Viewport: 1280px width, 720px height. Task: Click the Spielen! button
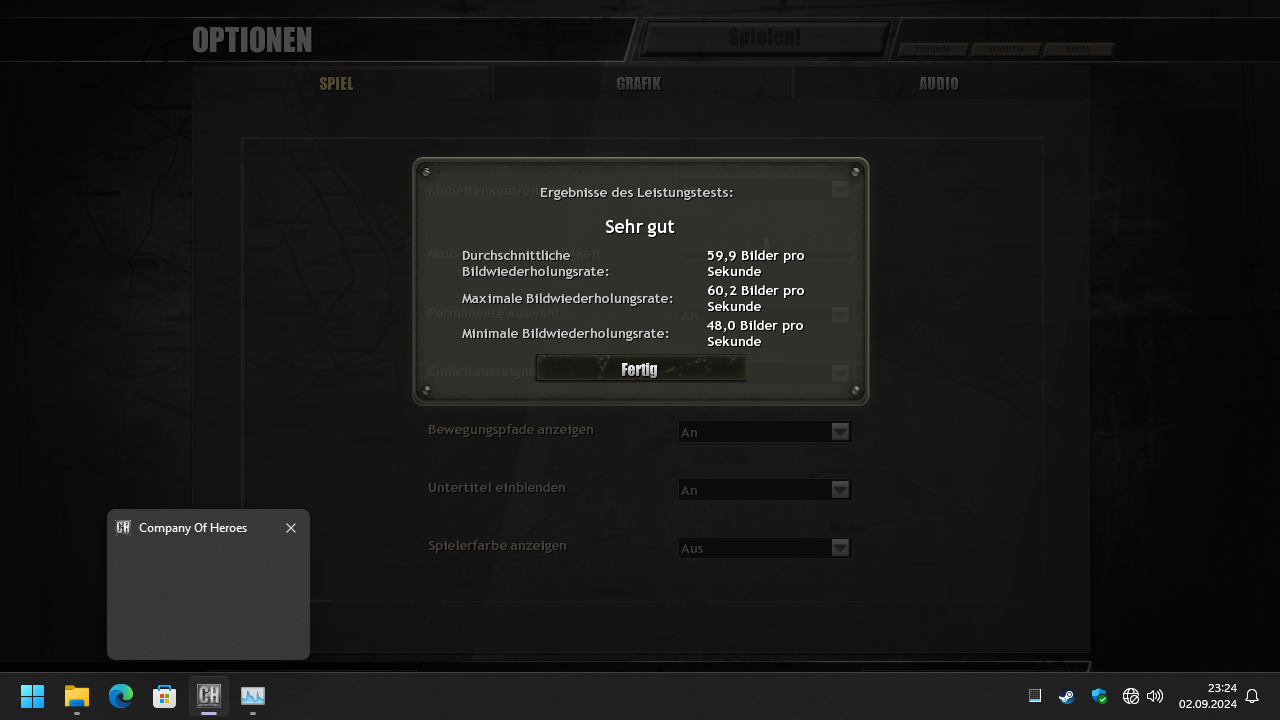[763, 36]
